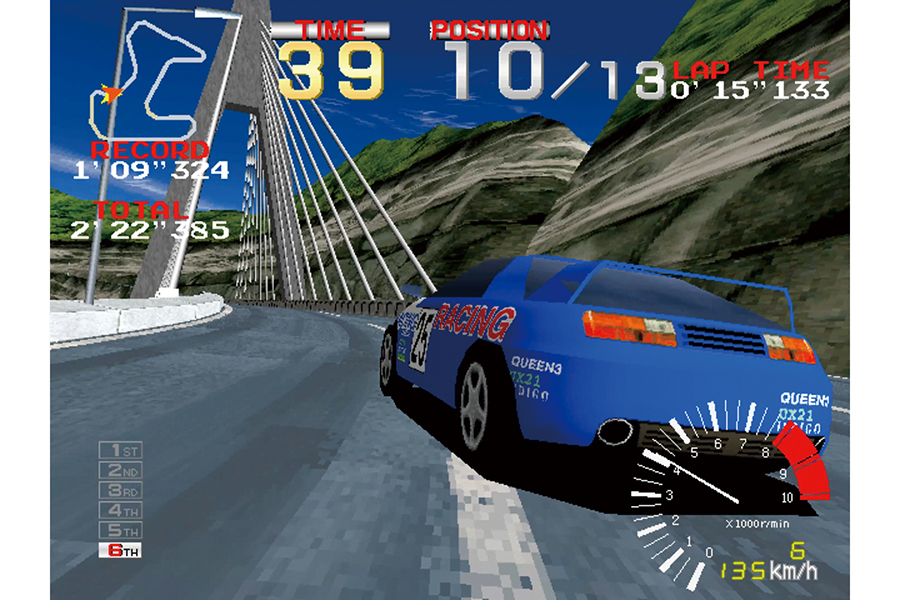Click the 3RD gear indicator box
Image resolution: width=900 pixels, height=600 pixels.
[x=120, y=491]
